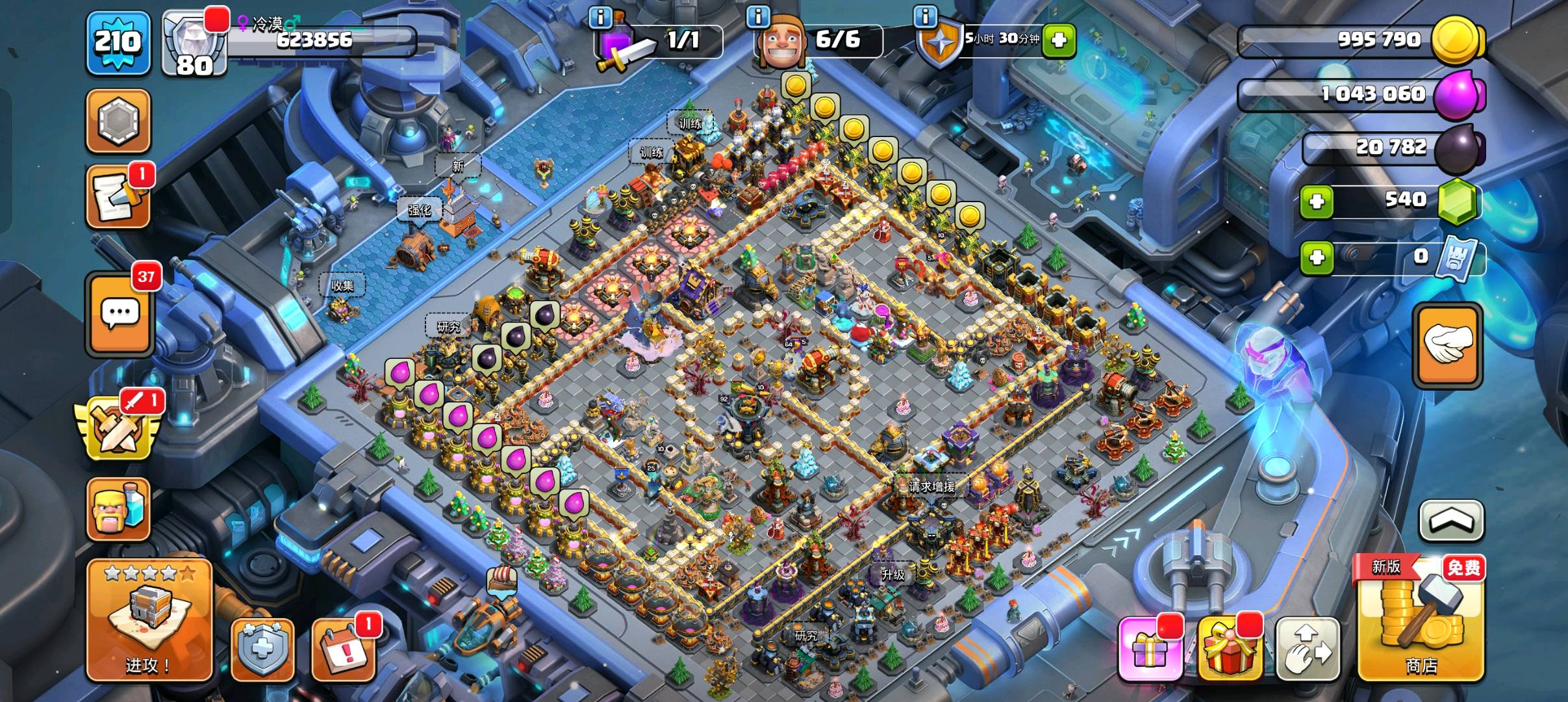1568x702 pixels.
Task: Open the blue shield plus button
Action: [x=263, y=650]
